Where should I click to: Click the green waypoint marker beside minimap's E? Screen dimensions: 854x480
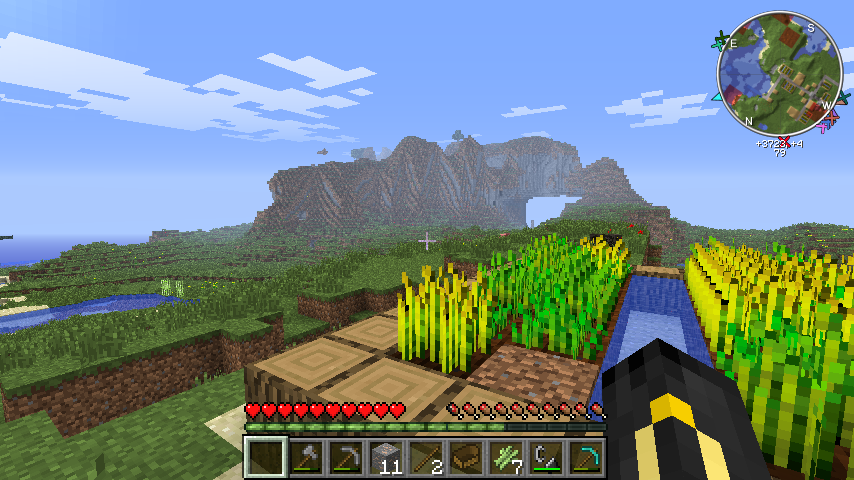click(720, 42)
